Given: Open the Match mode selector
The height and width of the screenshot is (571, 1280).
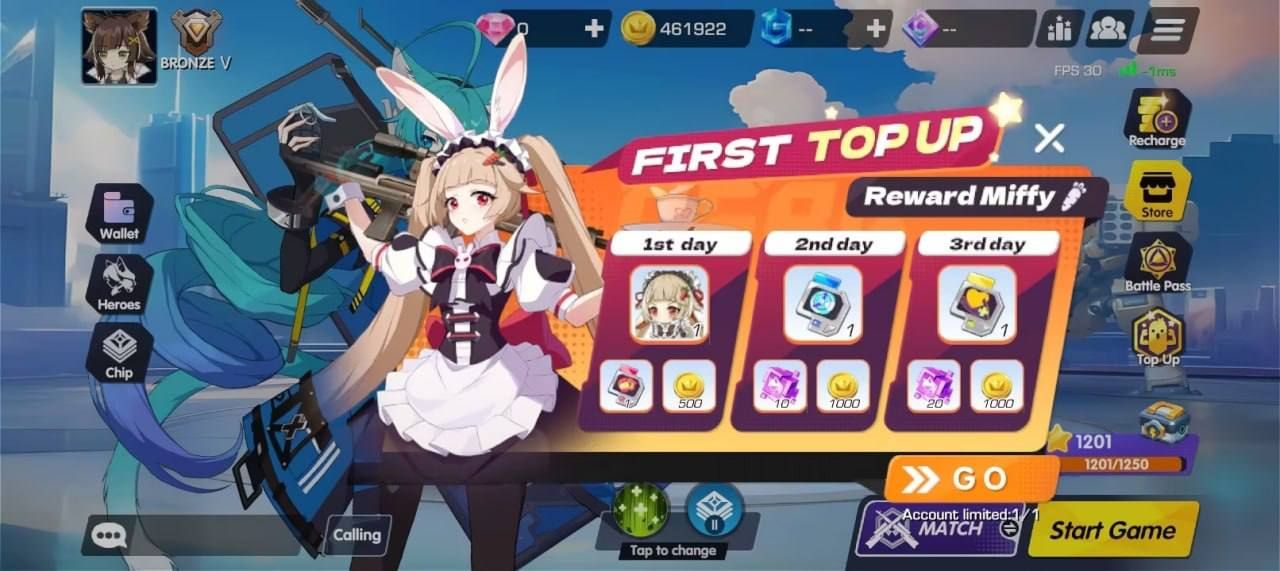Looking at the screenshot, I should coord(935,529).
